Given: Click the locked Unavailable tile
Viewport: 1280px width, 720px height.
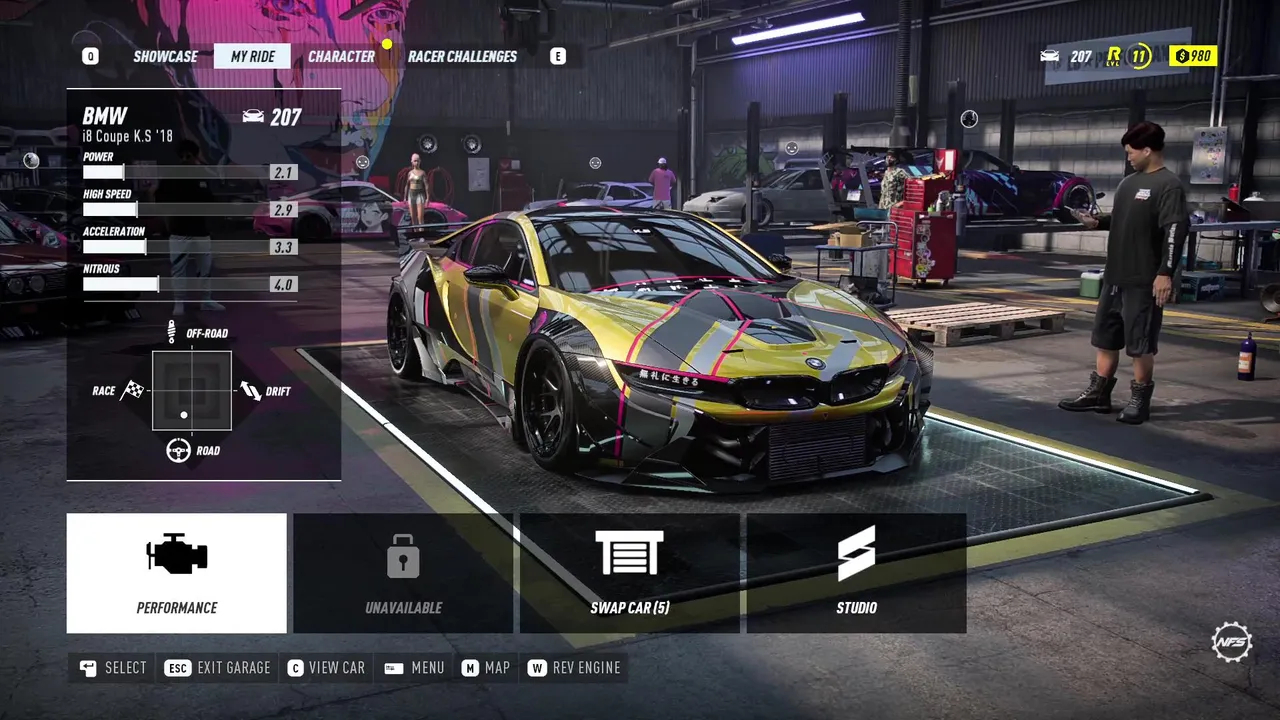Looking at the screenshot, I should [403, 573].
